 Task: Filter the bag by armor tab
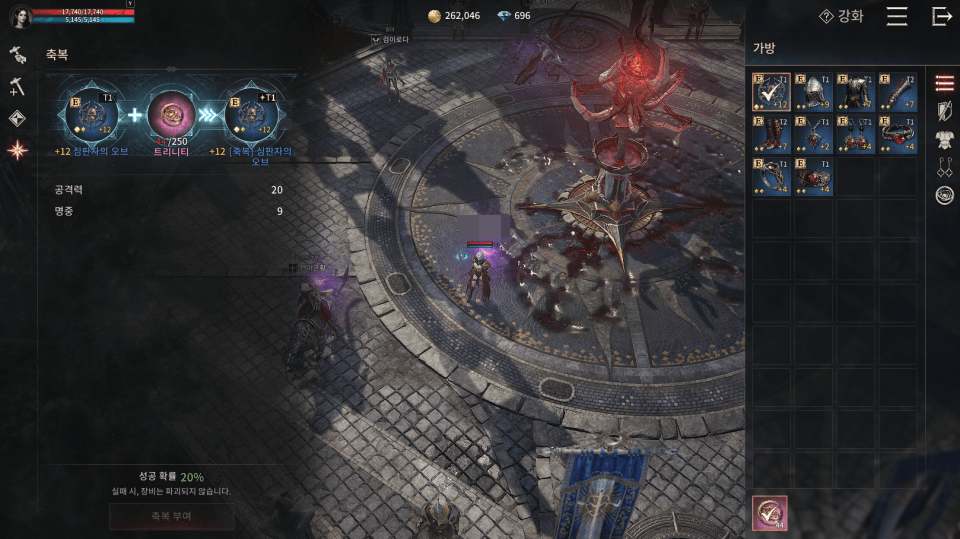(944, 139)
